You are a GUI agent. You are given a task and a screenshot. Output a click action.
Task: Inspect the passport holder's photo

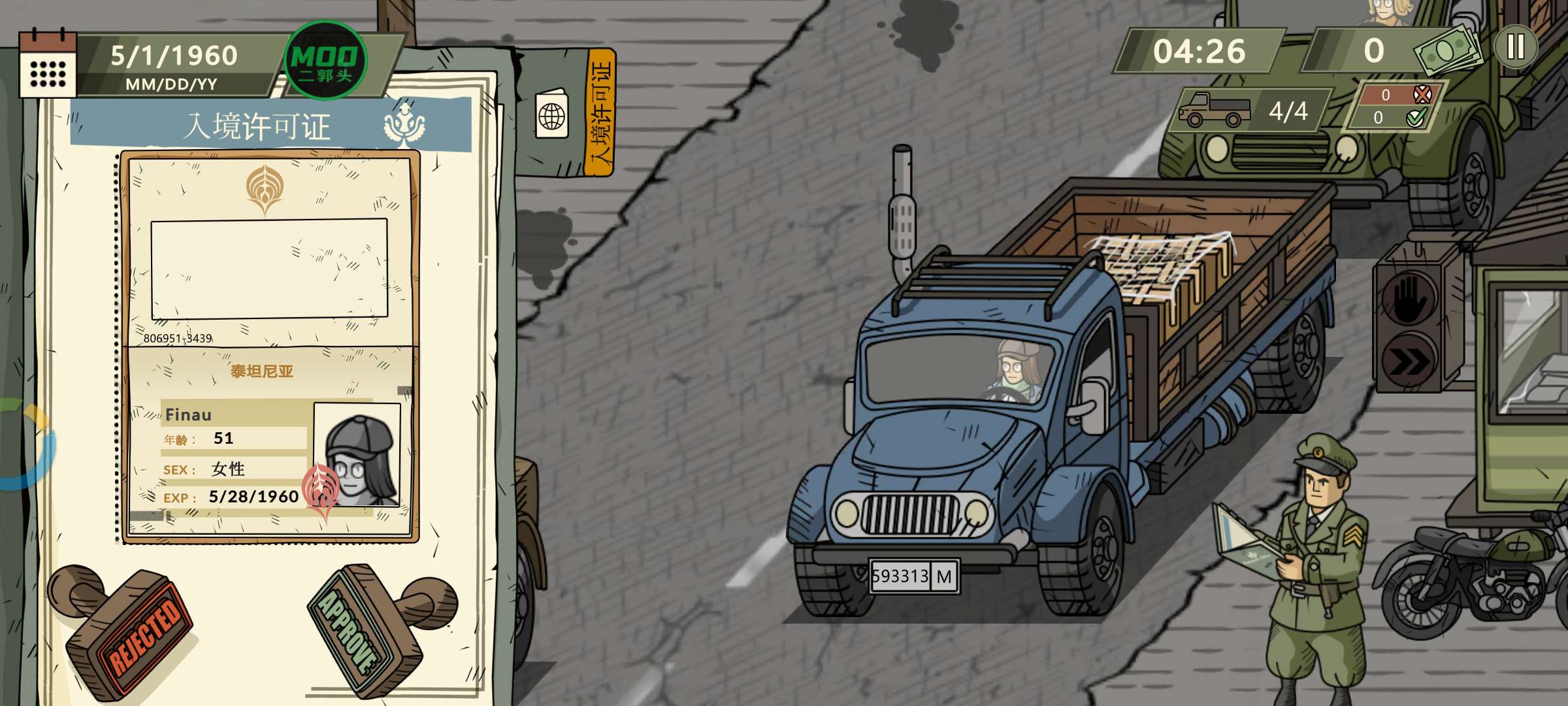pos(357,455)
